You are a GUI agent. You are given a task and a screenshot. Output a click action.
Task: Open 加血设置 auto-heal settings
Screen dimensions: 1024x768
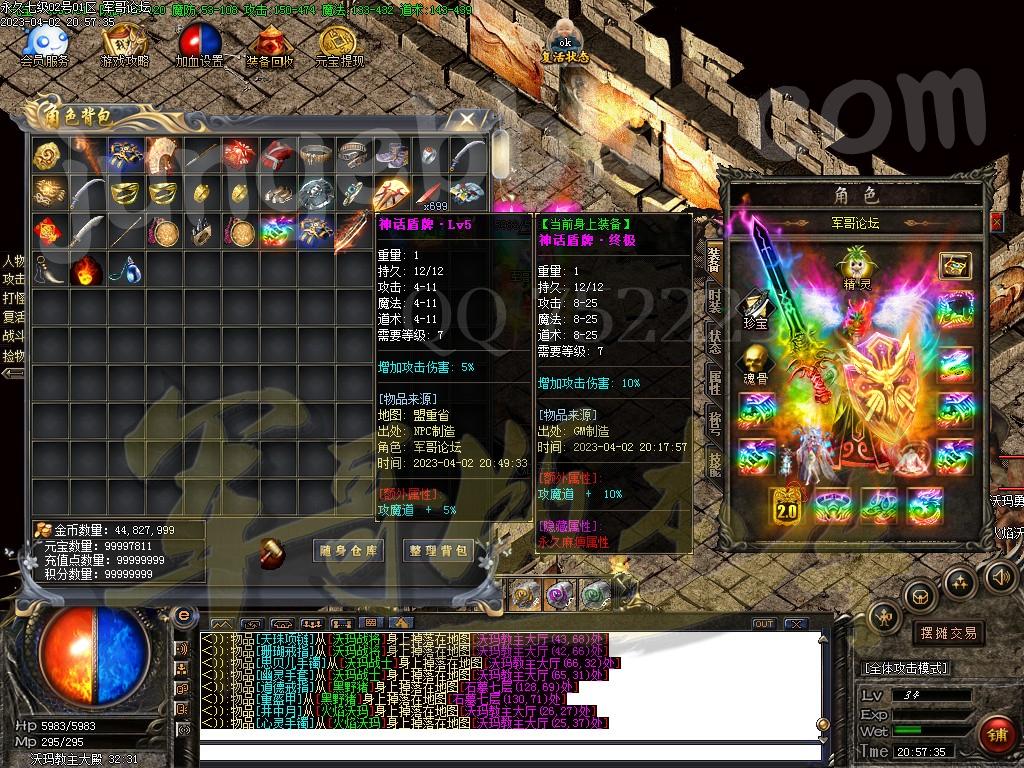coord(199,43)
